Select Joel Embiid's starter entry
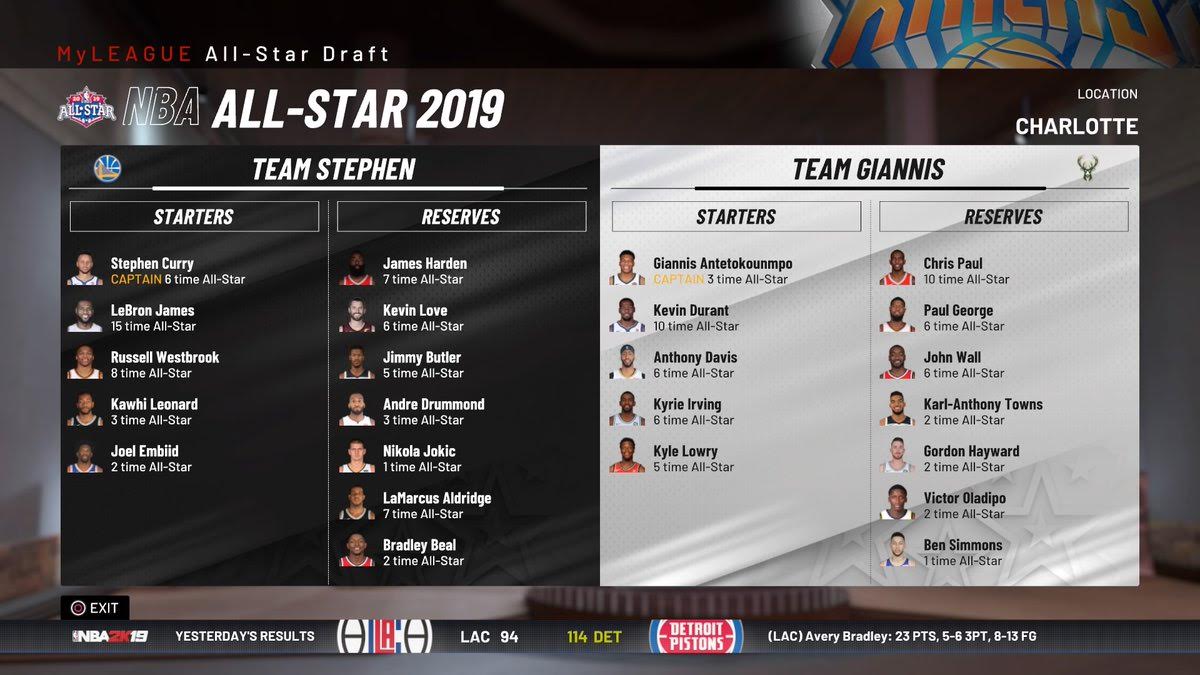 click(144, 458)
